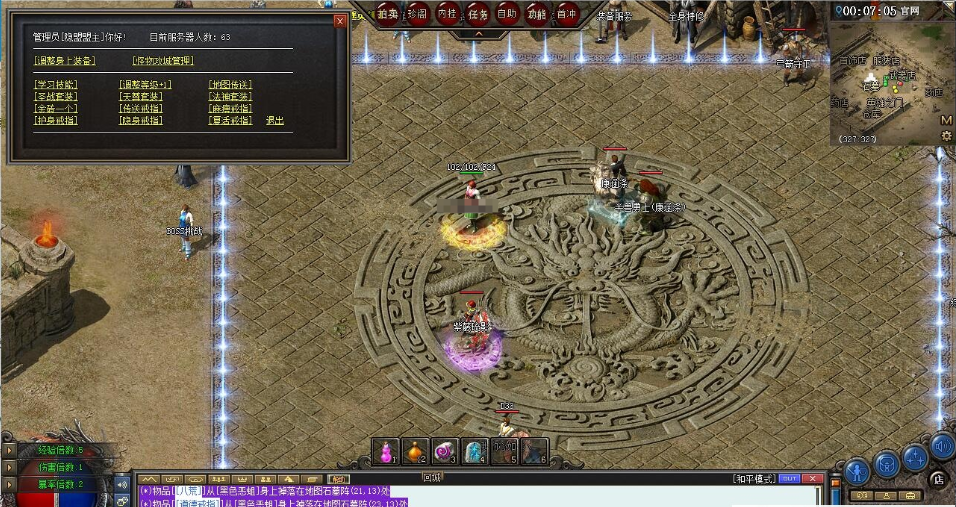Toggle the 和平模式 attack mode label
956x507 pixels.
tap(753, 479)
